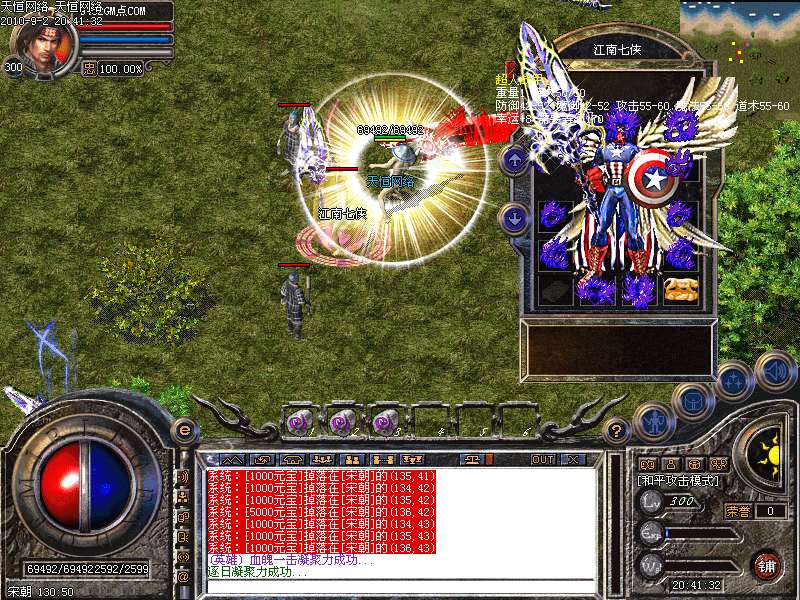Open the minimap in the corner
800x600 pixels.
(x=739, y=37)
